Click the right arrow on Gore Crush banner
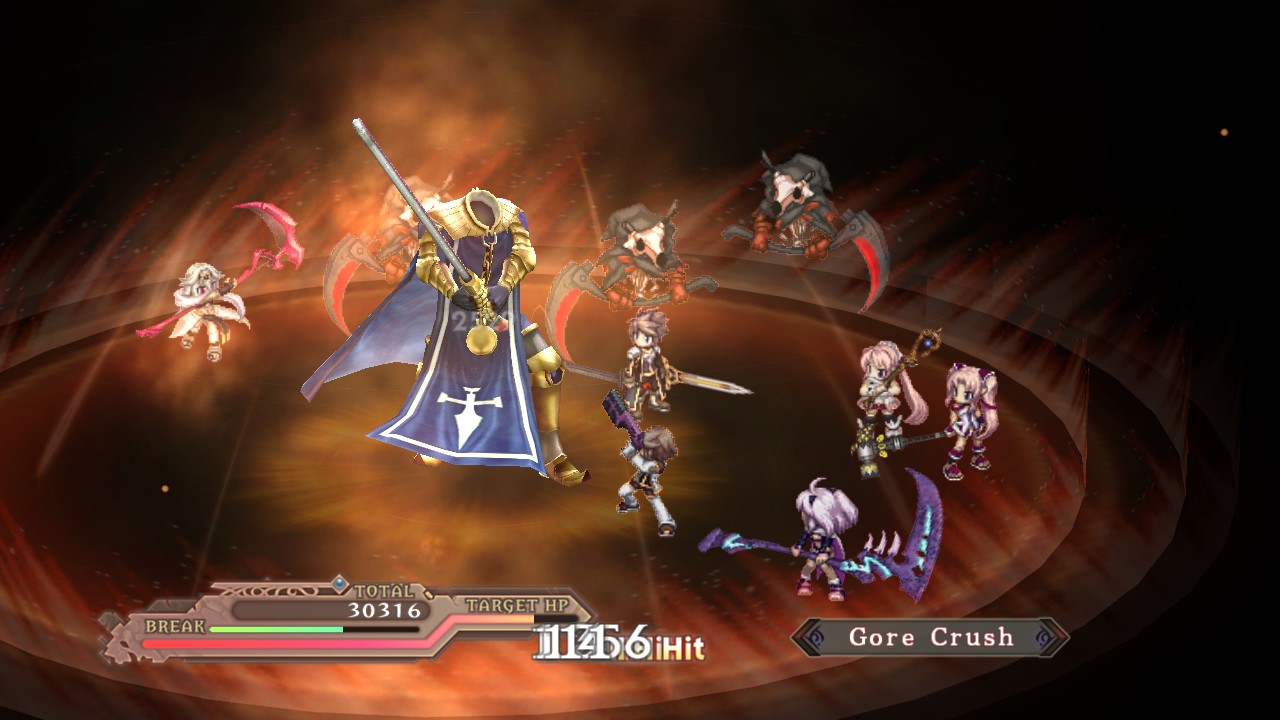Image resolution: width=1280 pixels, height=720 pixels. [x=1050, y=637]
